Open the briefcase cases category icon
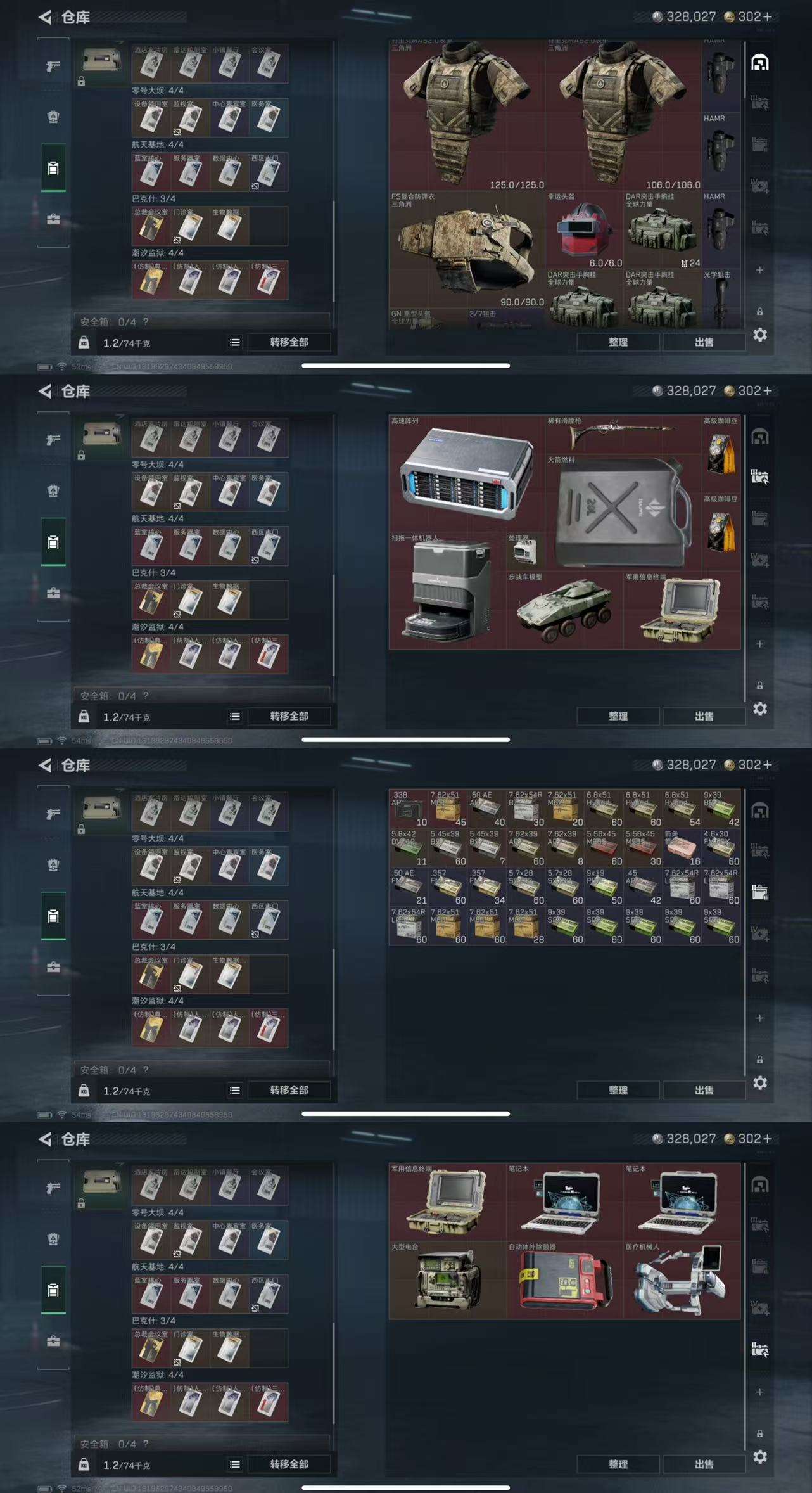The image size is (812, 1493). coord(54,220)
